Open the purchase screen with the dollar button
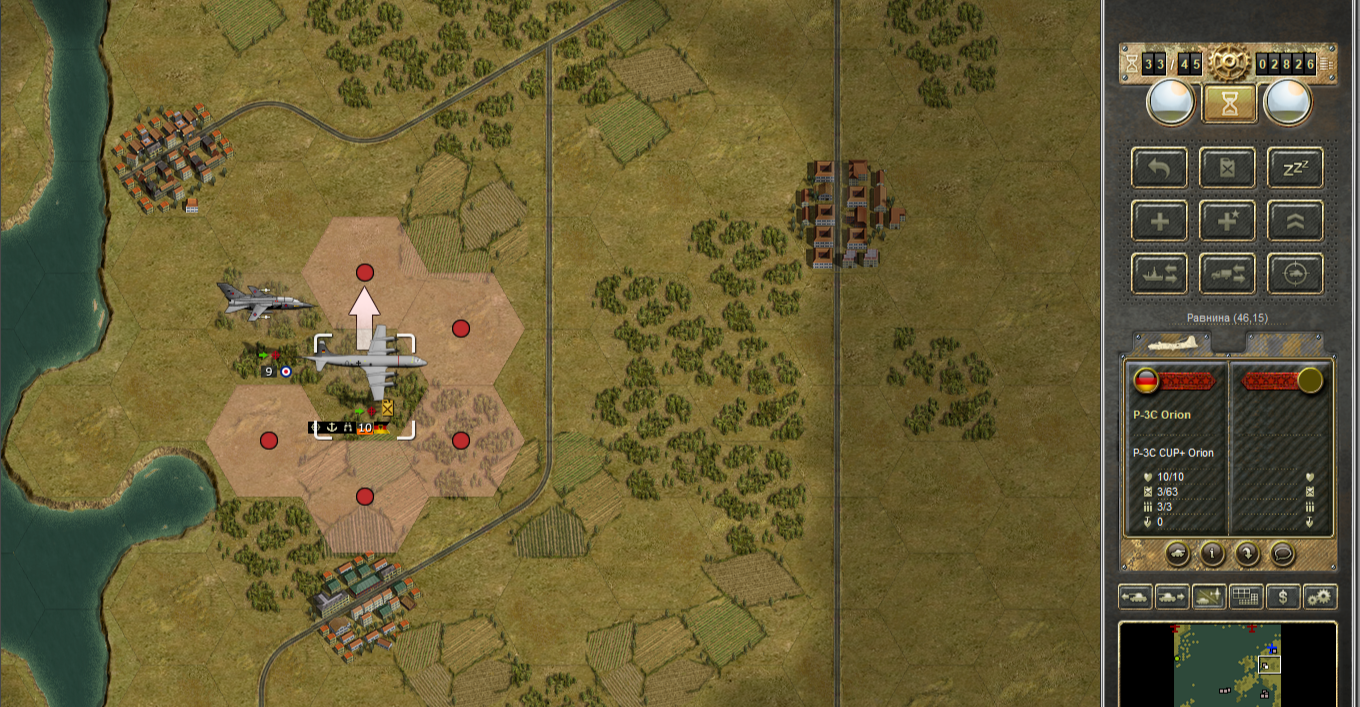The image size is (1360, 707). point(1283,597)
